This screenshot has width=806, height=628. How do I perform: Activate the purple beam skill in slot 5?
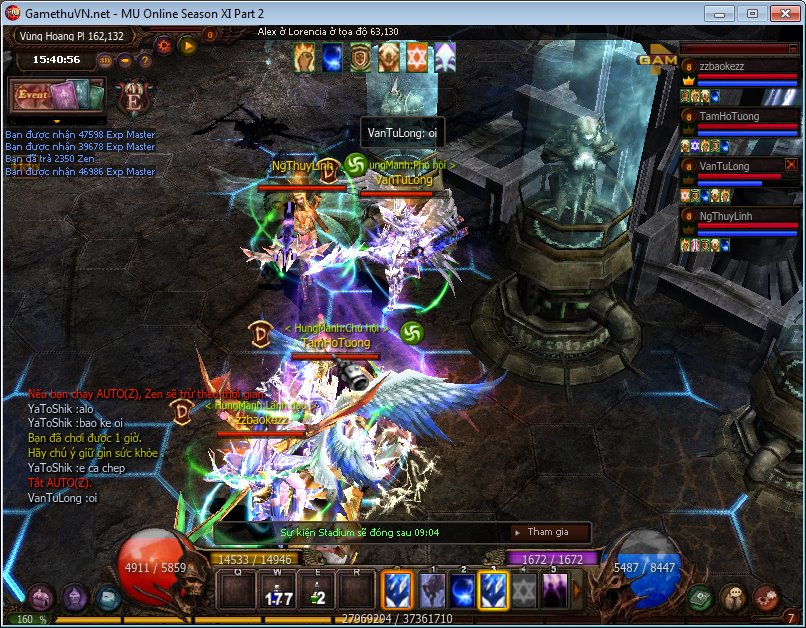pos(555,589)
